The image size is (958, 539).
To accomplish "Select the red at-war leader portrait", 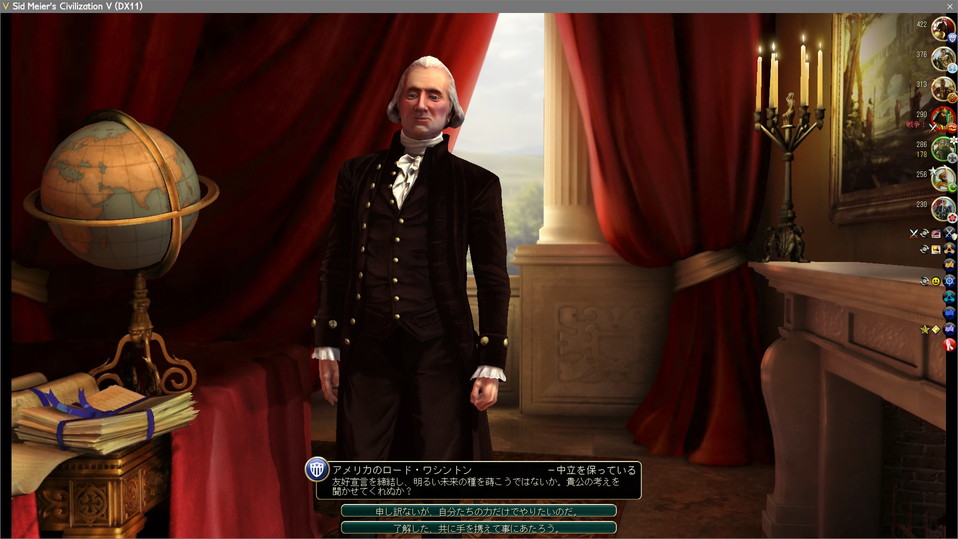I will [943, 119].
